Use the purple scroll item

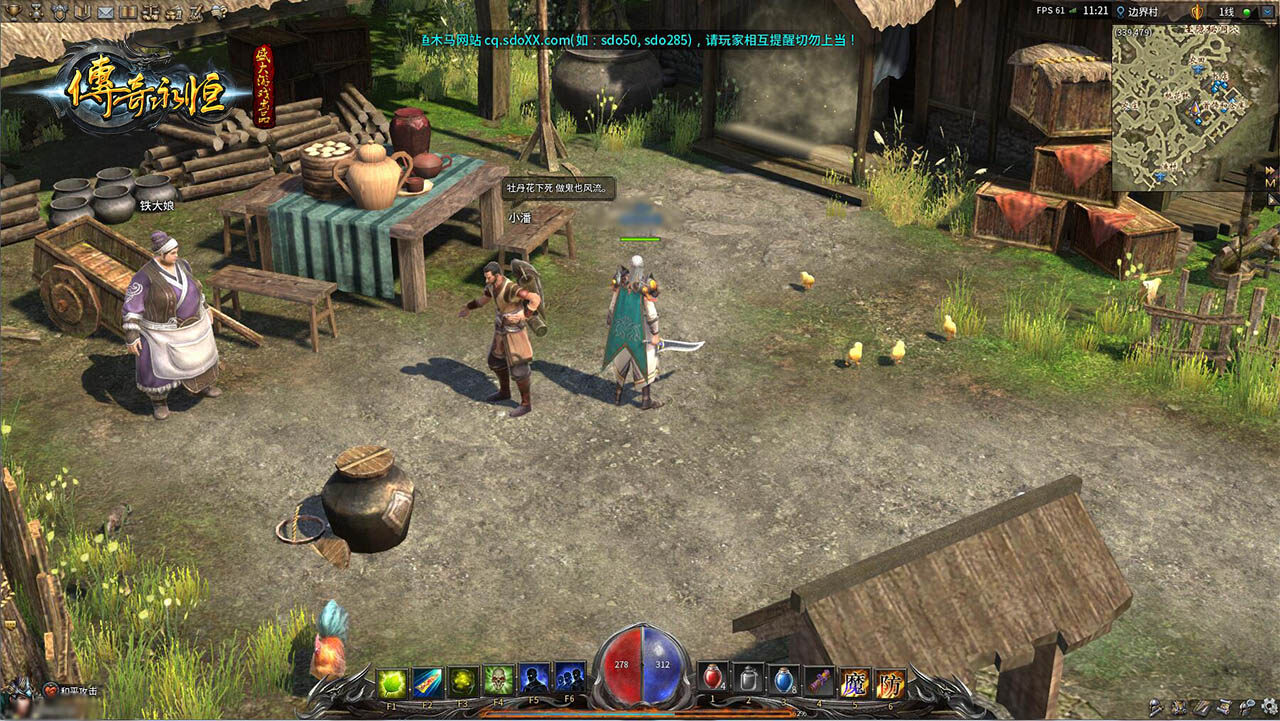(x=820, y=682)
